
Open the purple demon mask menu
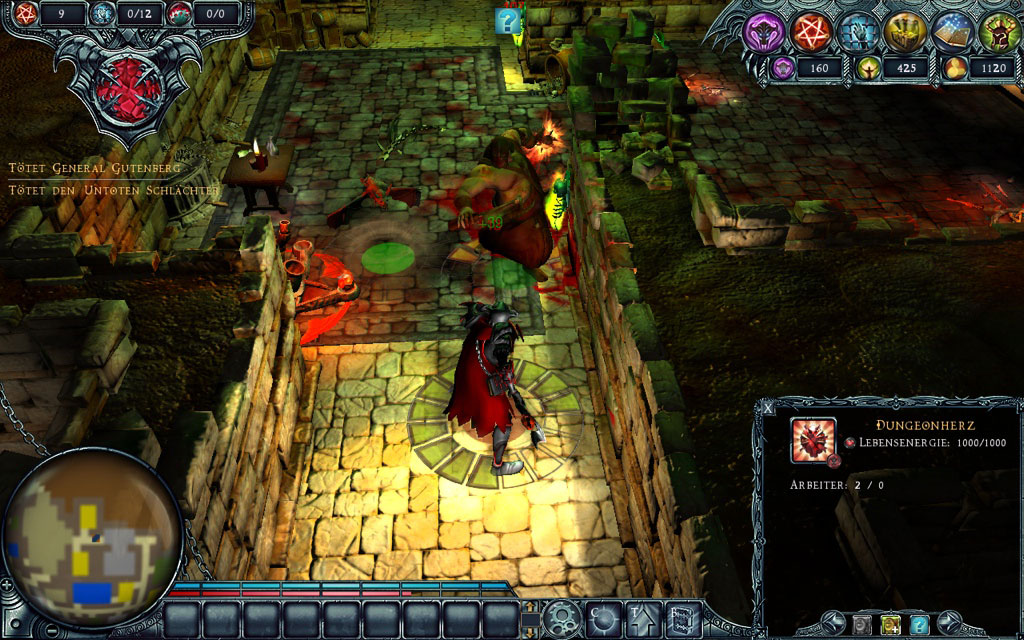765,32
